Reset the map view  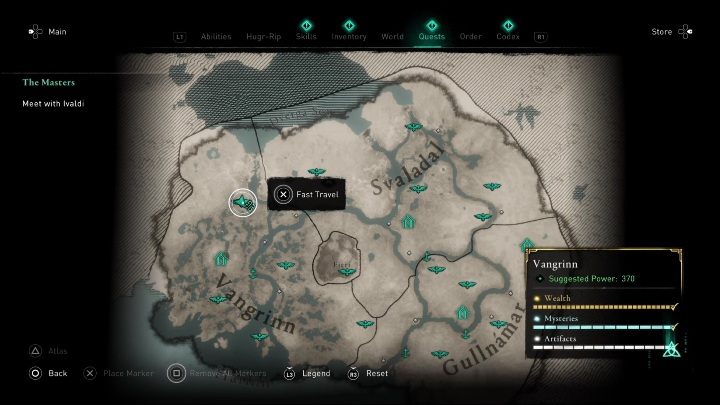click(368, 373)
